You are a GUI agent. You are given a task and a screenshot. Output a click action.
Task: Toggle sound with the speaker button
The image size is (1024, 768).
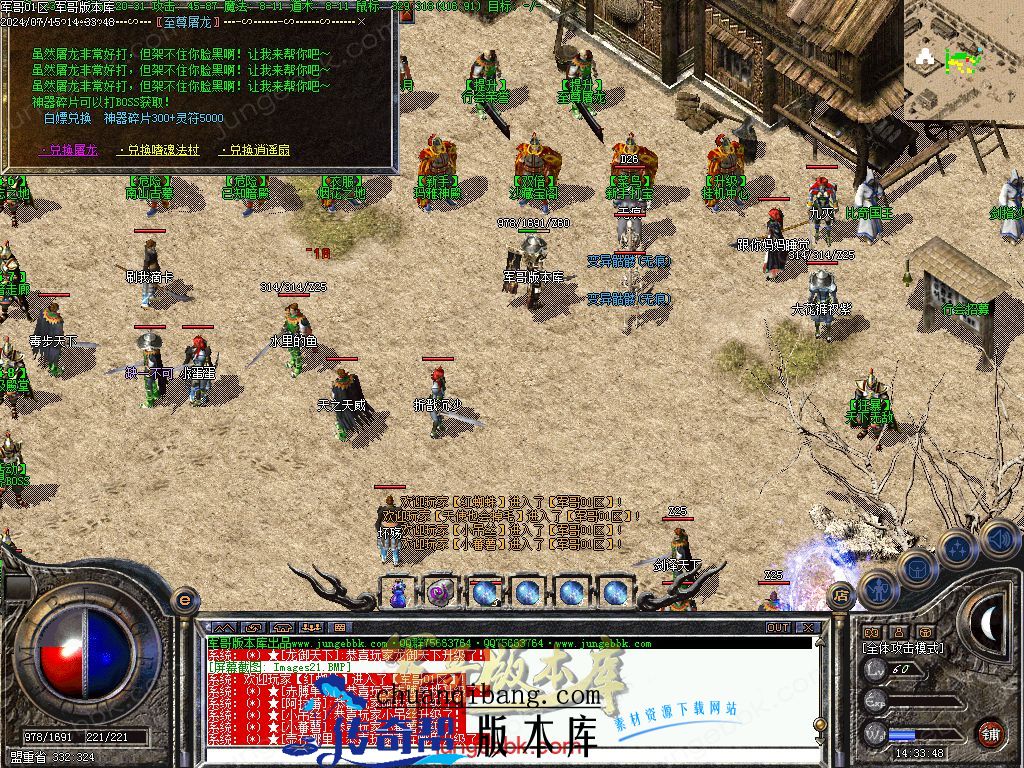pyautogui.click(x=996, y=538)
